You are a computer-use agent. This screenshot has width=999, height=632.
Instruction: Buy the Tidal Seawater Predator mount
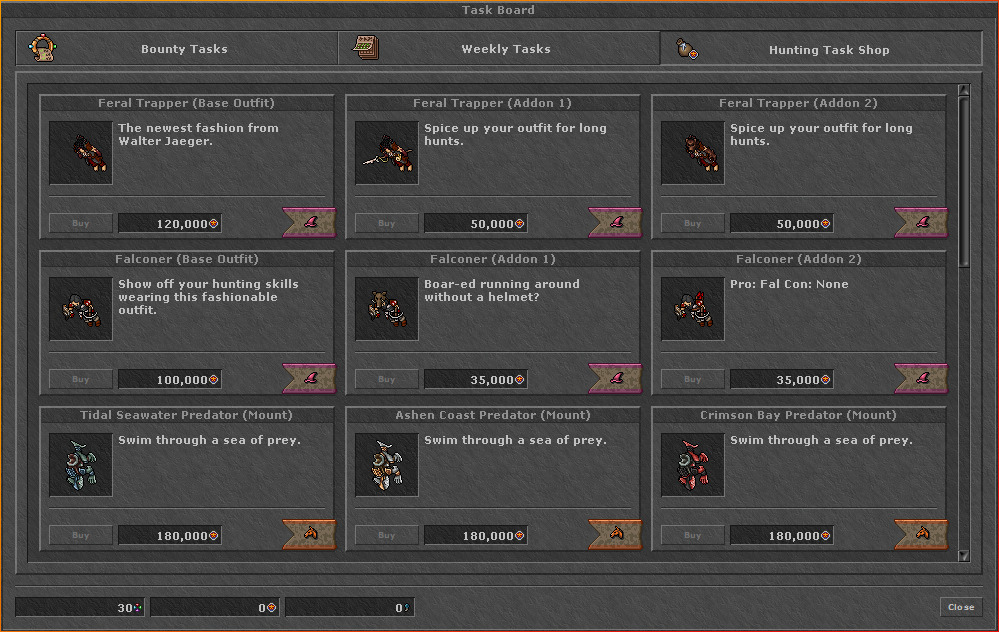pyautogui.click(x=81, y=536)
